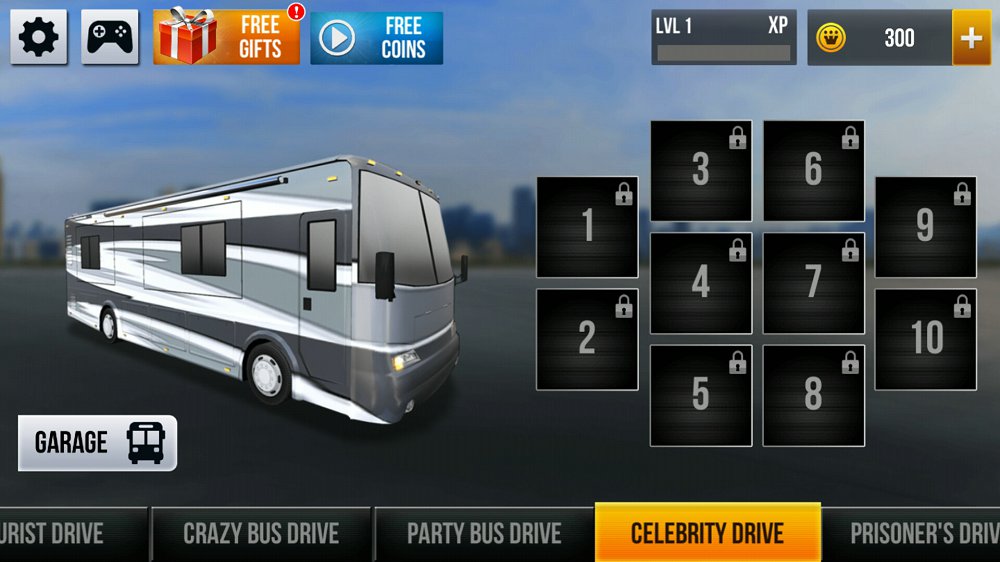Image resolution: width=1000 pixels, height=562 pixels.
Task: Select locked level 1 tile
Action: coord(587,227)
